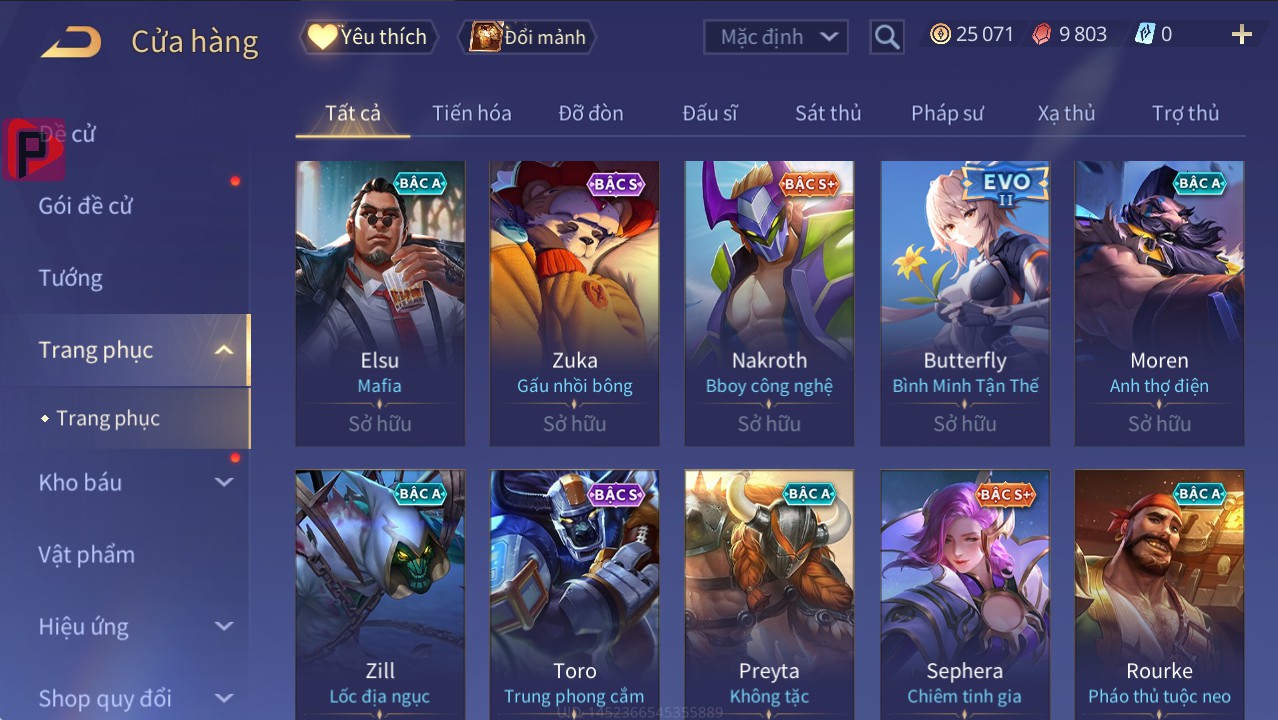
Task: Open the Yêu thích favorites list
Action: tap(368, 37)
